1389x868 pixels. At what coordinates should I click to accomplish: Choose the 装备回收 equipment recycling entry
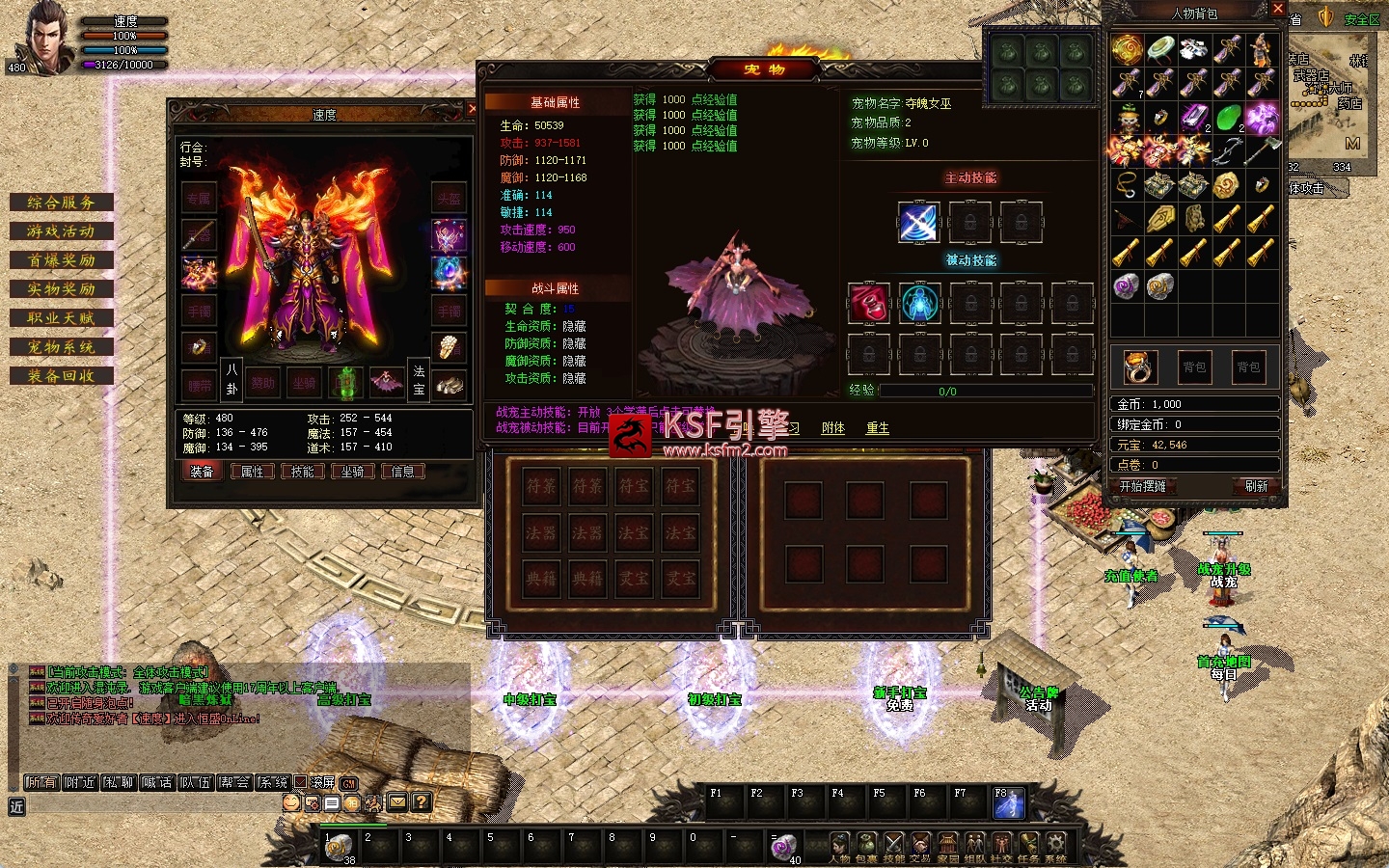(x=61, y=376)
